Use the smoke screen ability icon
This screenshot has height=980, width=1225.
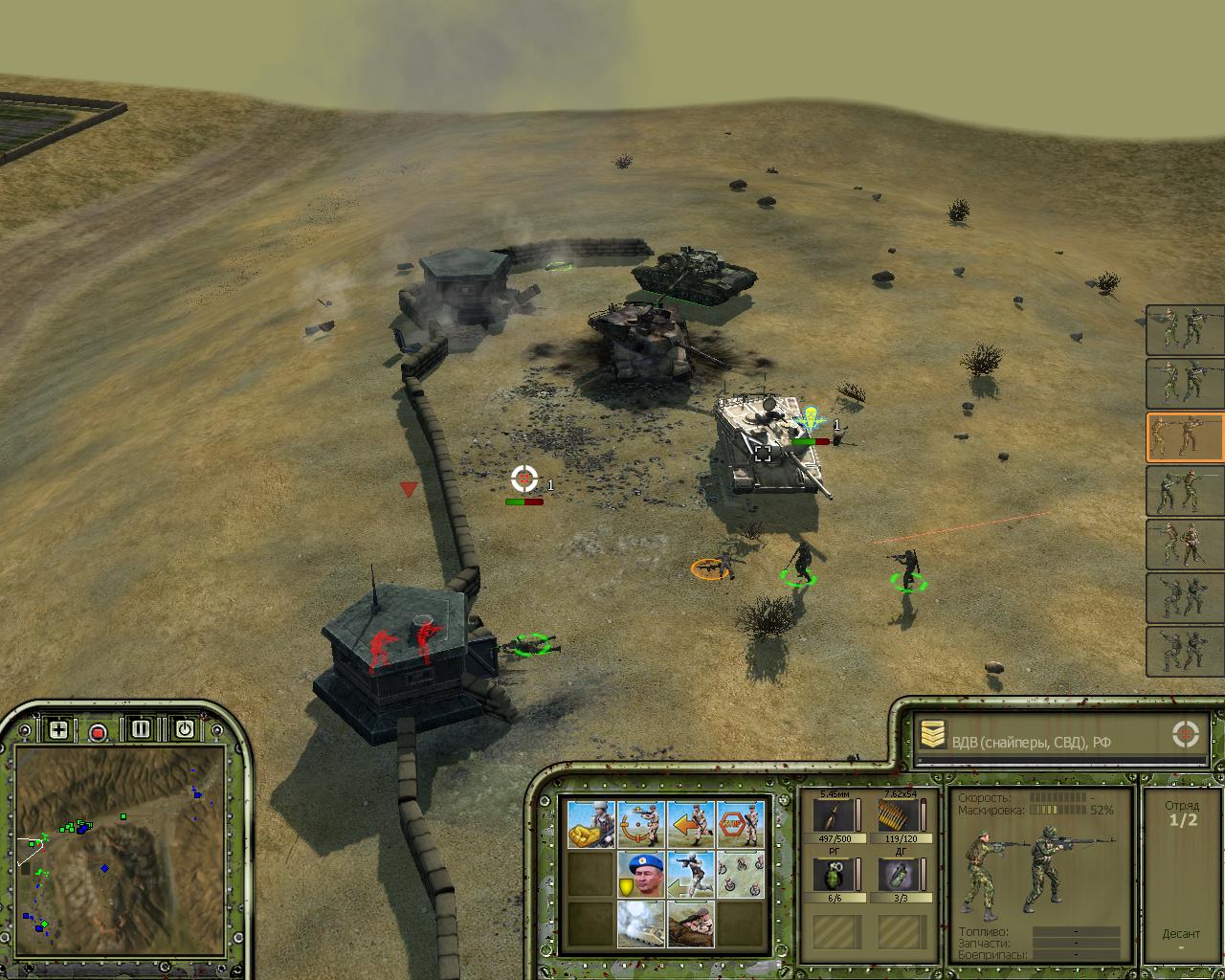point(640,924)
